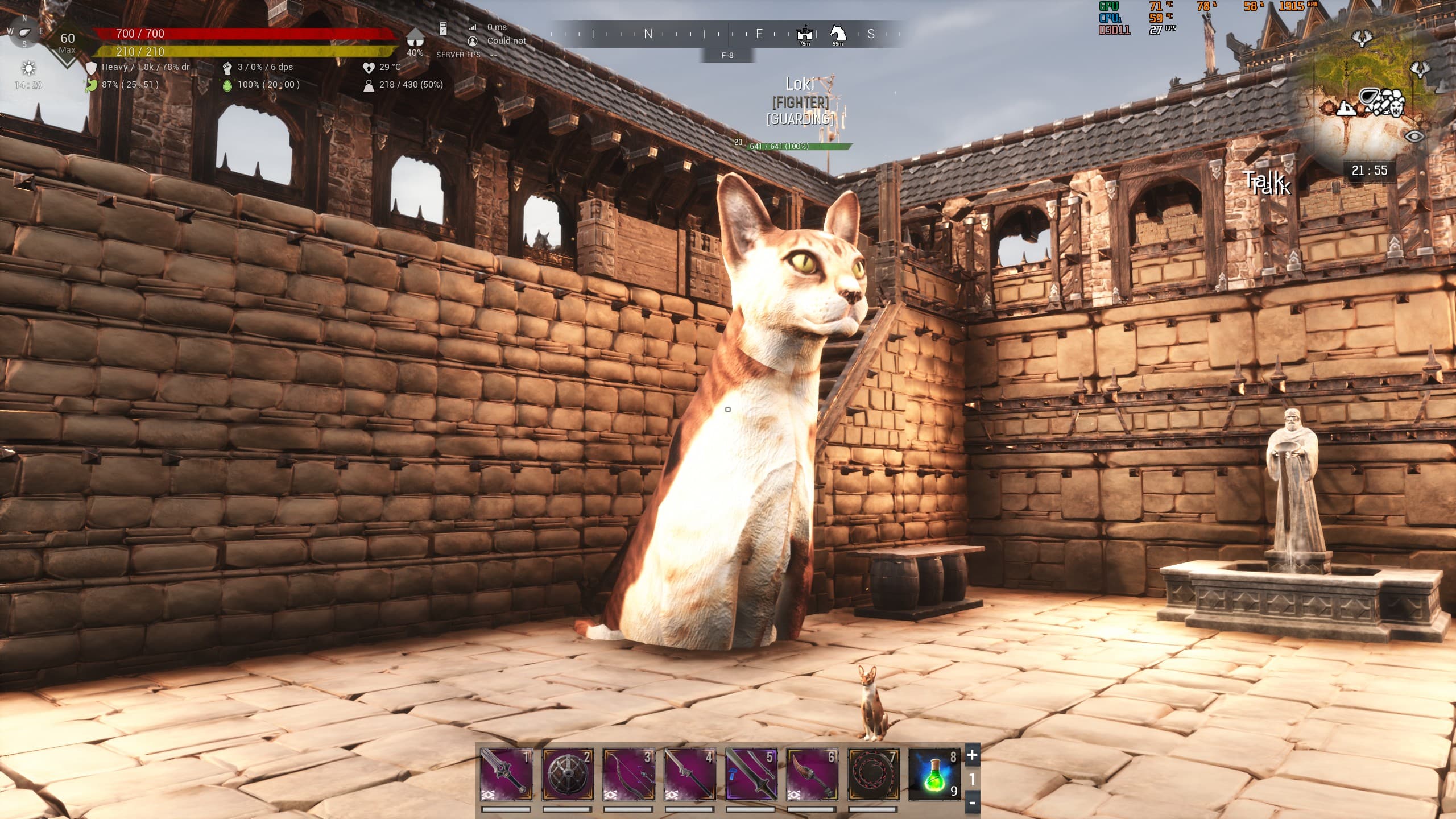Screen dimensions: 1456x819
Task: Equip the coiled whip in slot 7
Action: click(874, 774)
